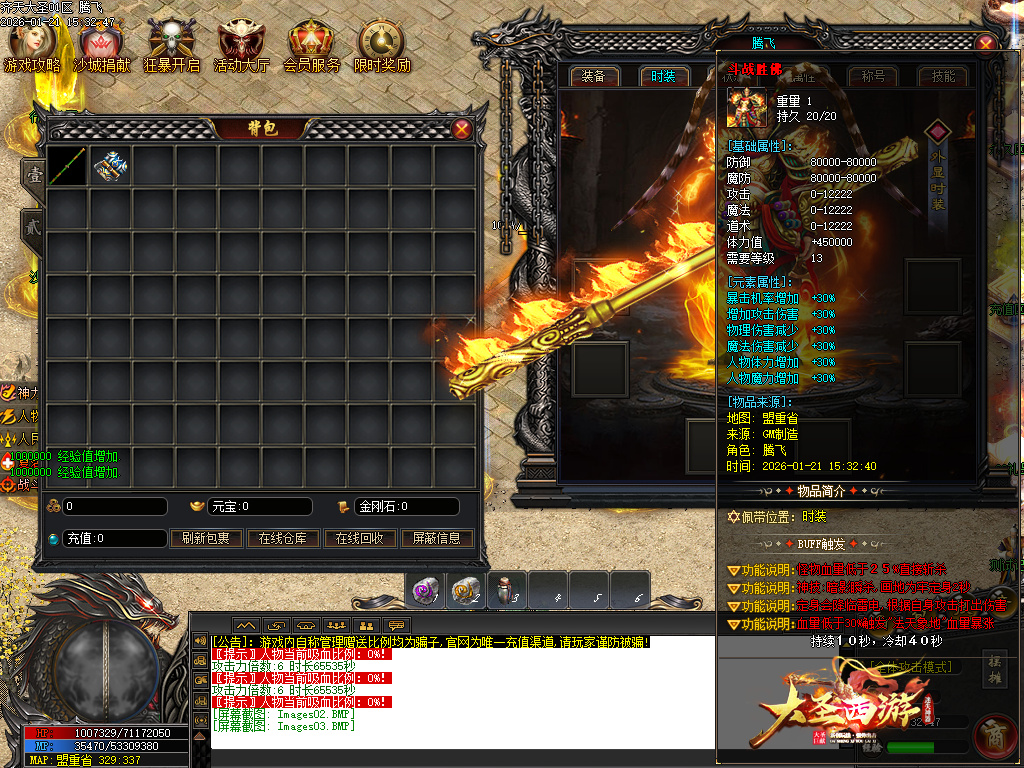Use the red potion in hotbar slot 3
1024x768 pixels.
[507, 591]
